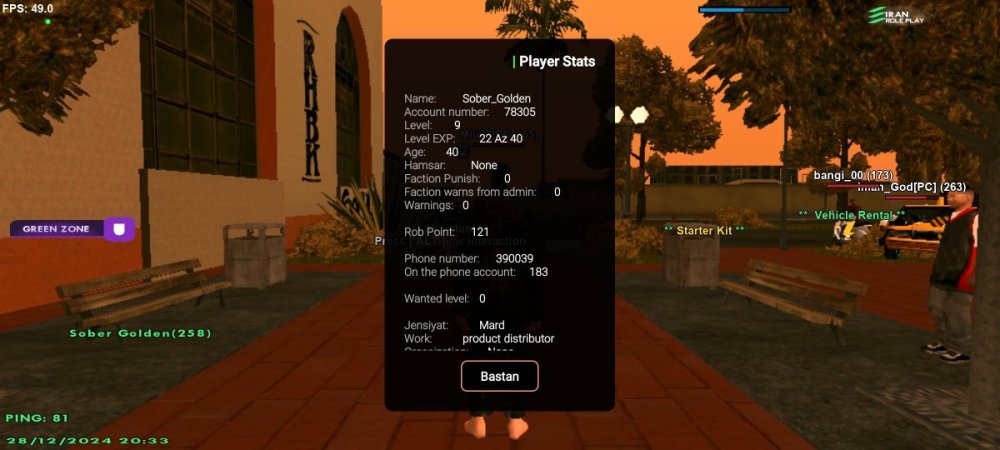Close the Player Stats dialog with Bastan
The image size is (1000, 450).
point(499,375)
